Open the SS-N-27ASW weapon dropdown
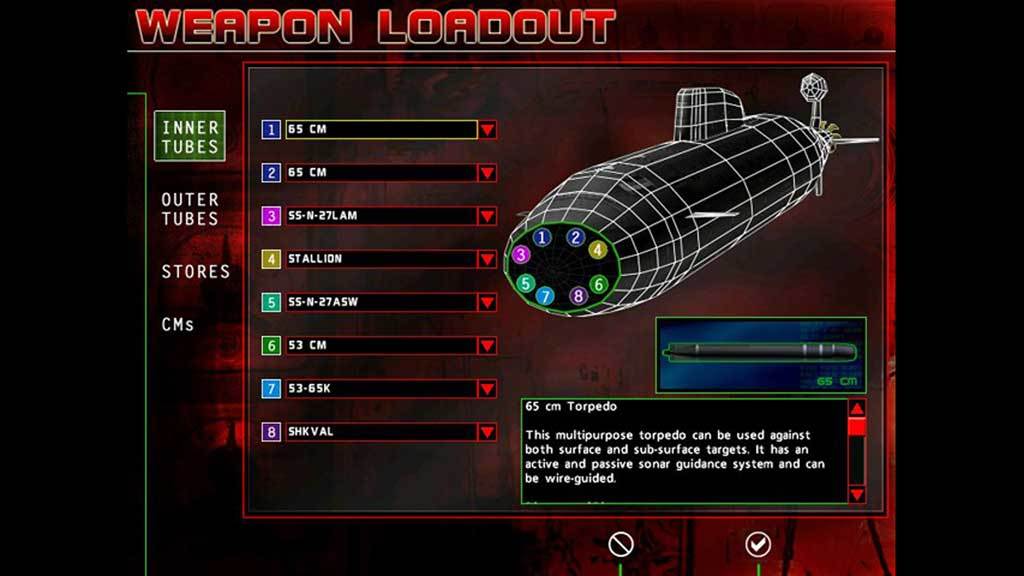This screenshot has width=1024, height=576. point(487,302)
